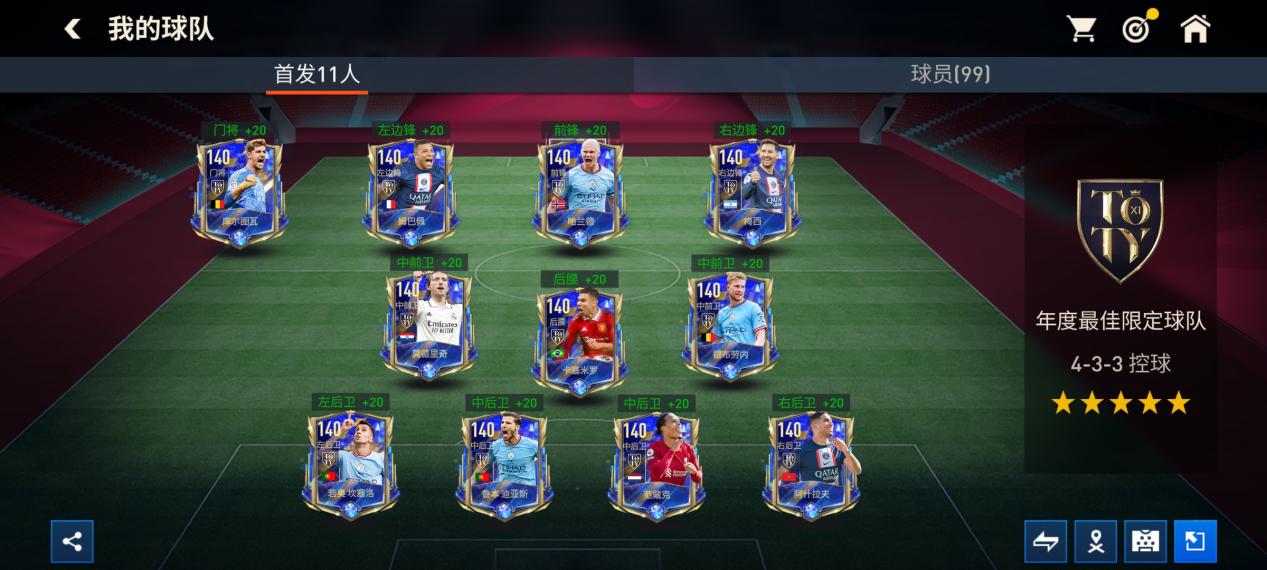
Task: Open the TOTY 年度最佳限定球队 badge
Action: [1119, 232]
